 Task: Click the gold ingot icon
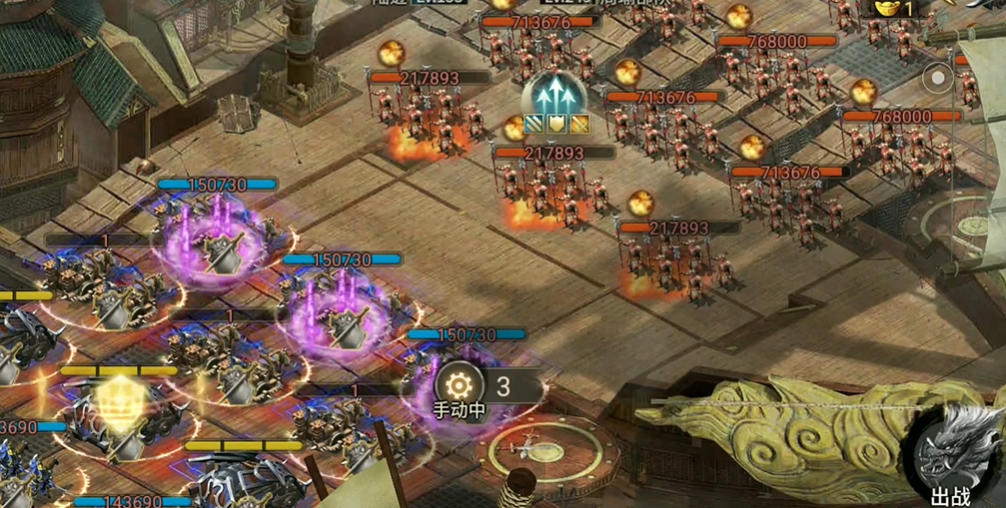click(x=886, y=8)
